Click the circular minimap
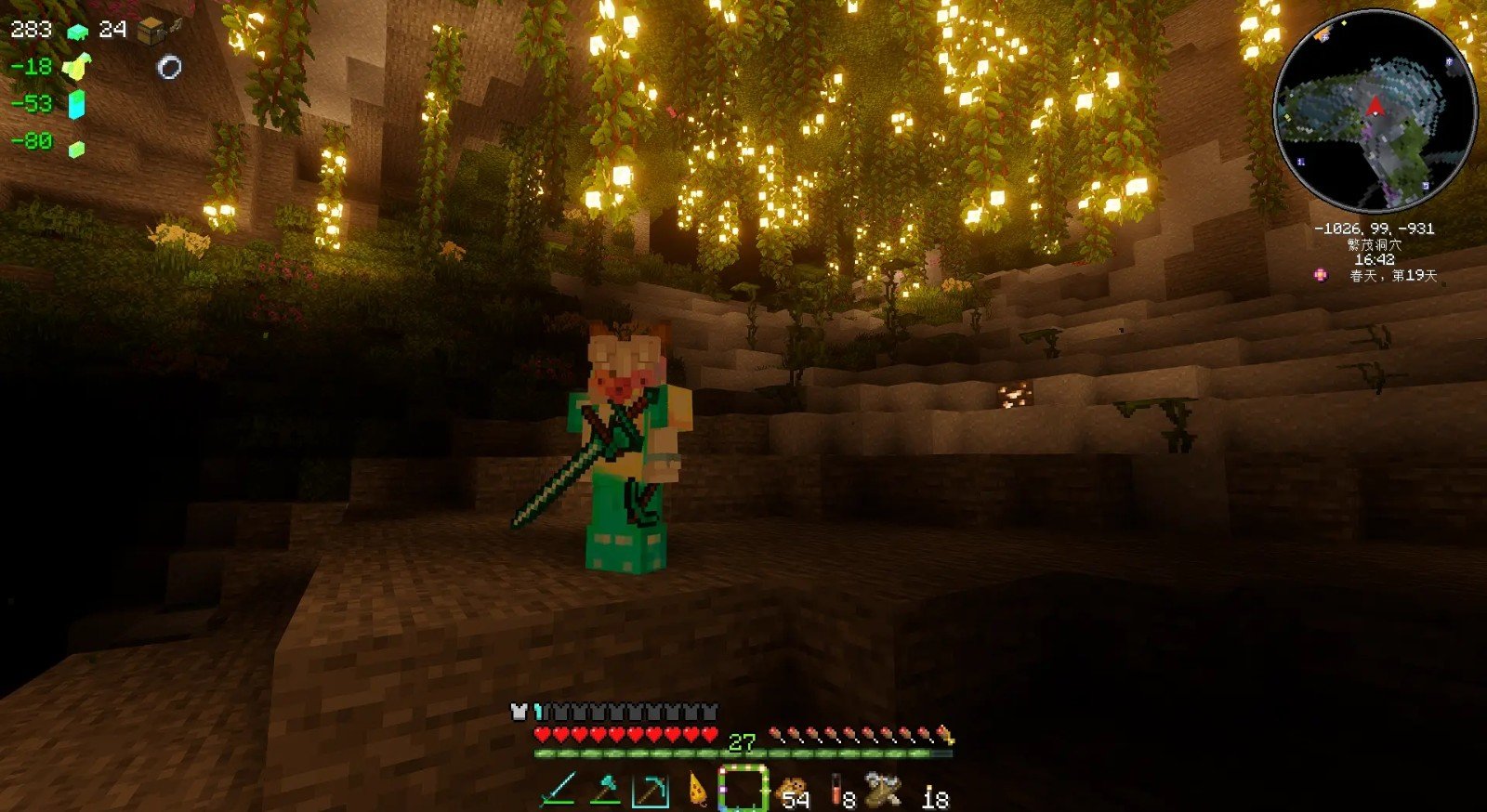 coord(1375,112)
